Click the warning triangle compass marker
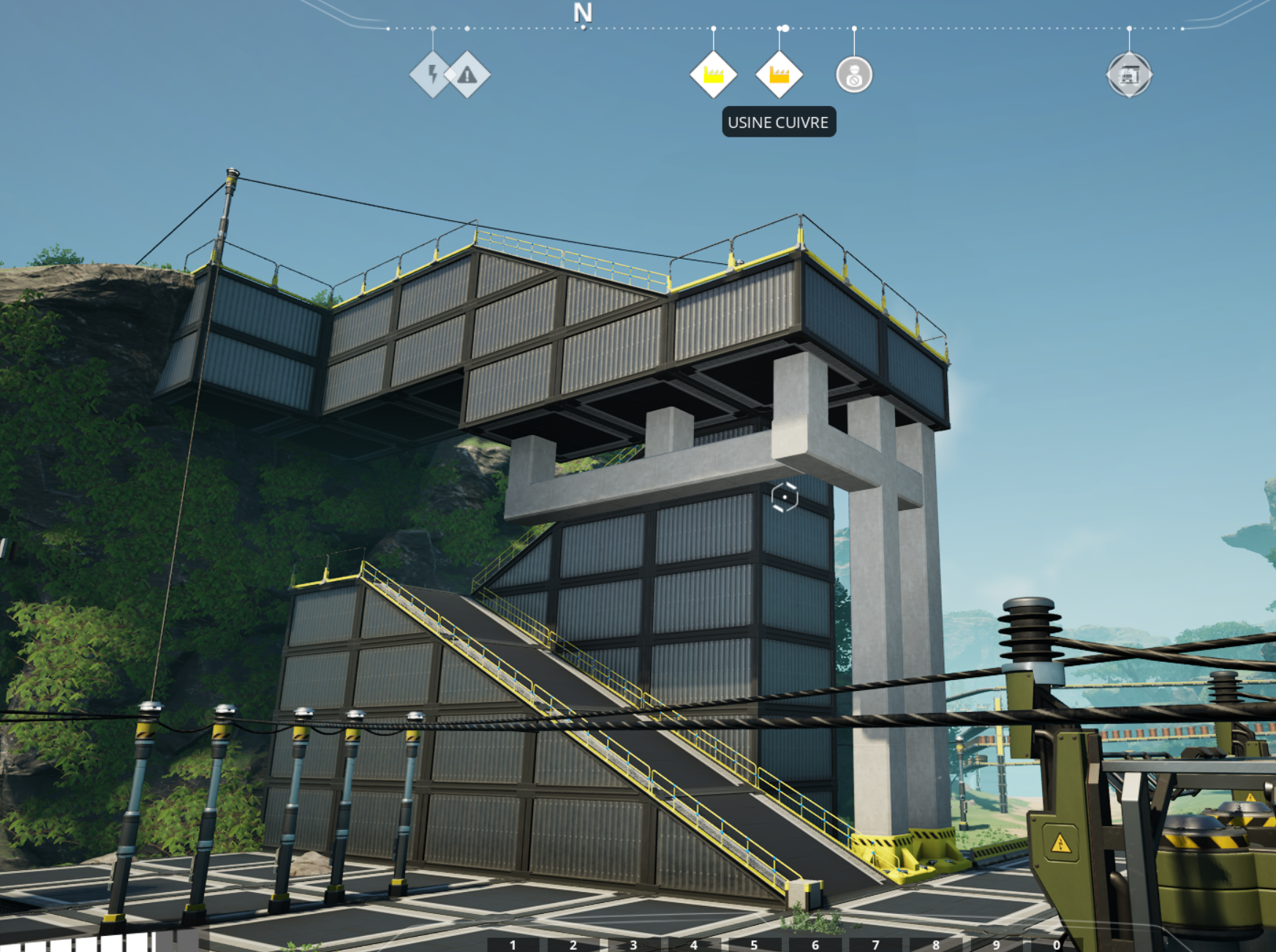This screenshot has height=952, width=1276. 468,75
